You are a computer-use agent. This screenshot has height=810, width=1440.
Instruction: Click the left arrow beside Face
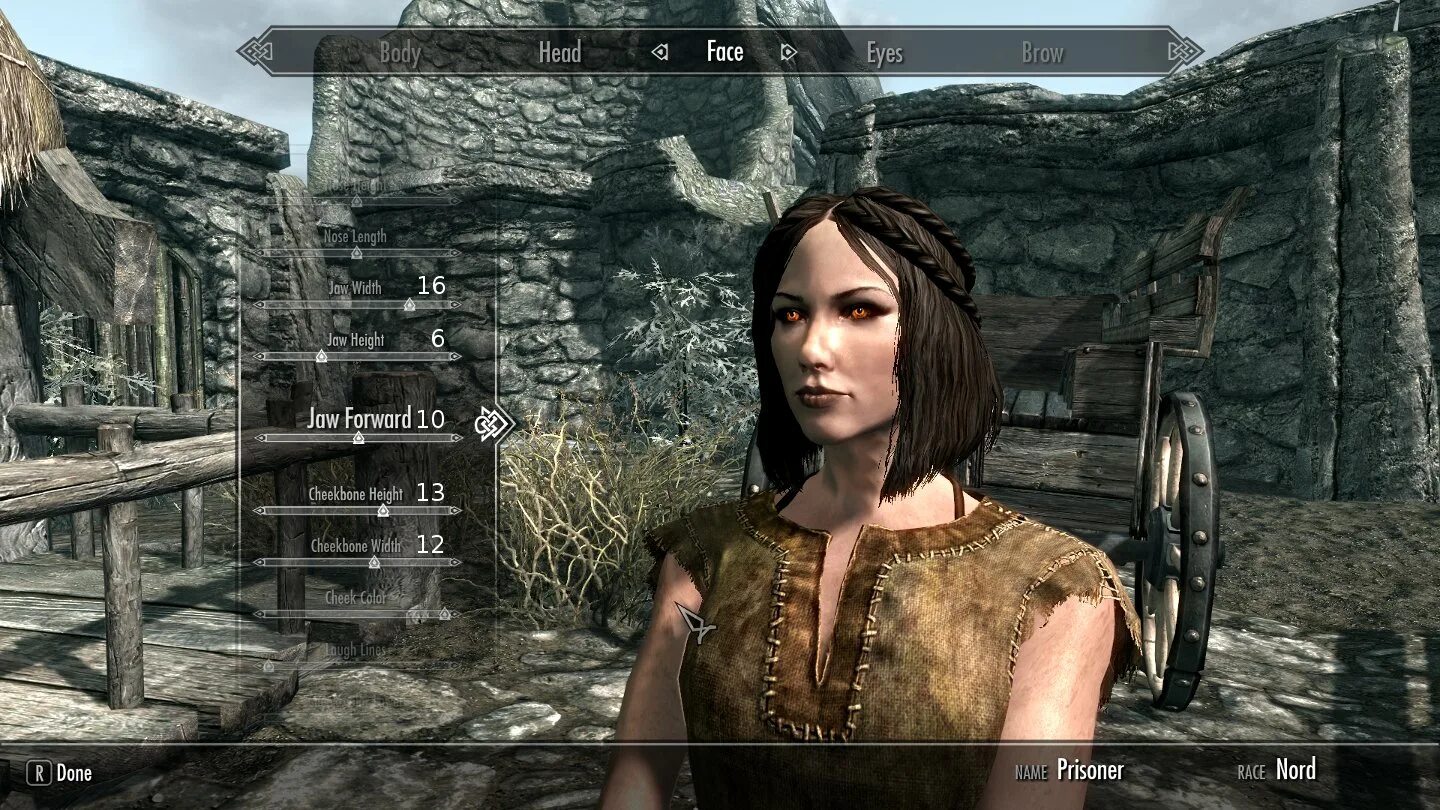(x=660, y=53)
